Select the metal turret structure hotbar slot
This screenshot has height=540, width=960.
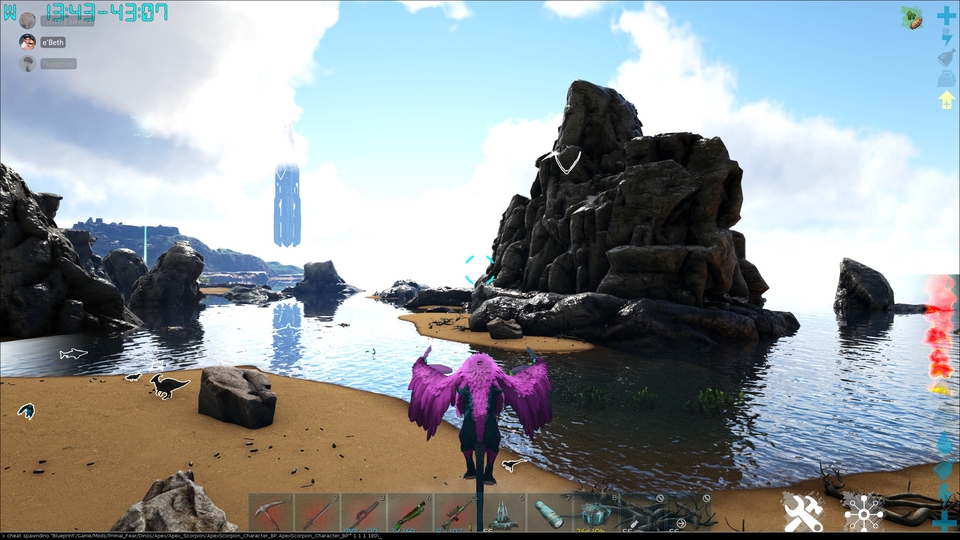503,512
